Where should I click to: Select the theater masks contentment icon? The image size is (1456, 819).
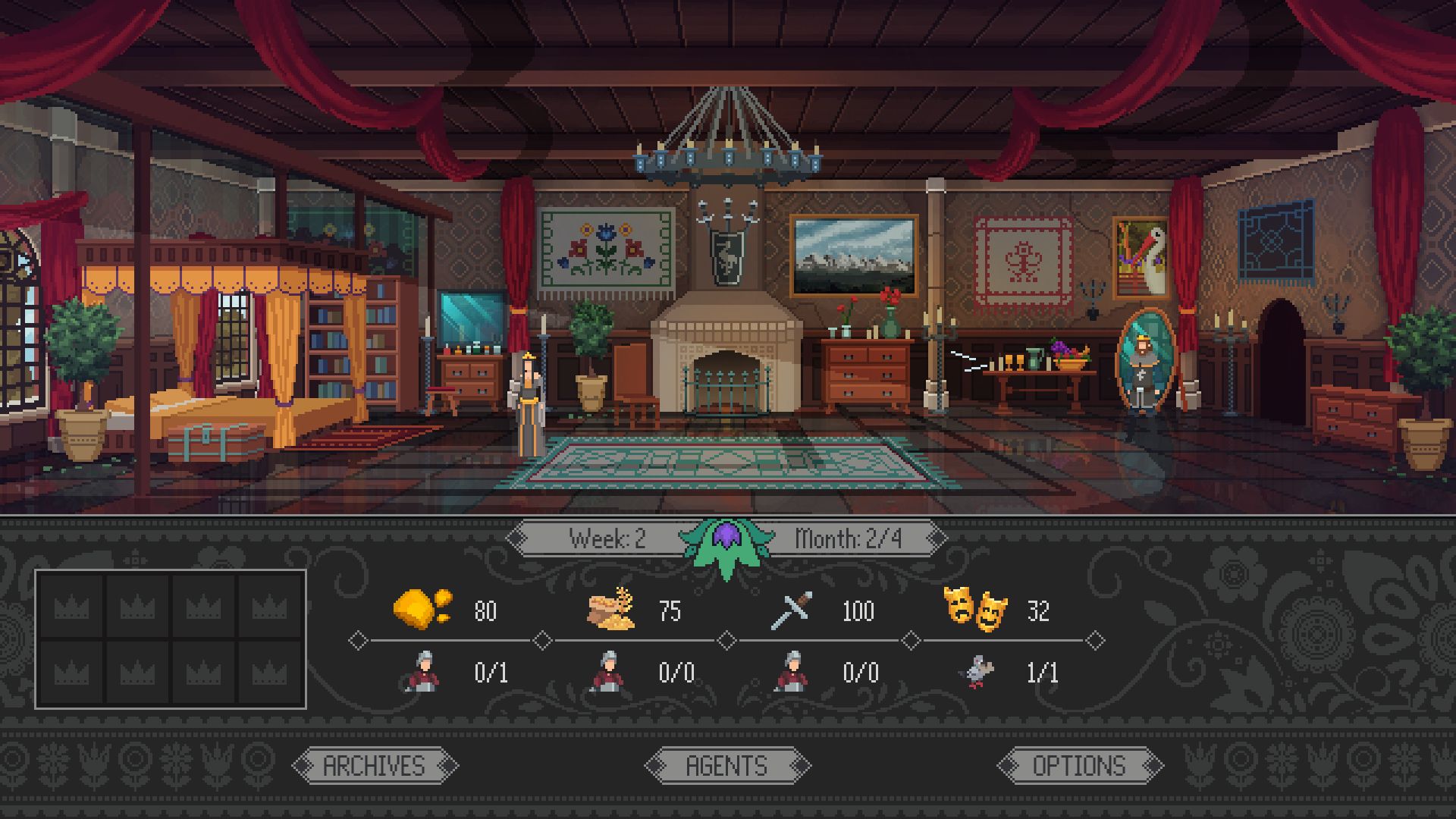tap(974, 609)
